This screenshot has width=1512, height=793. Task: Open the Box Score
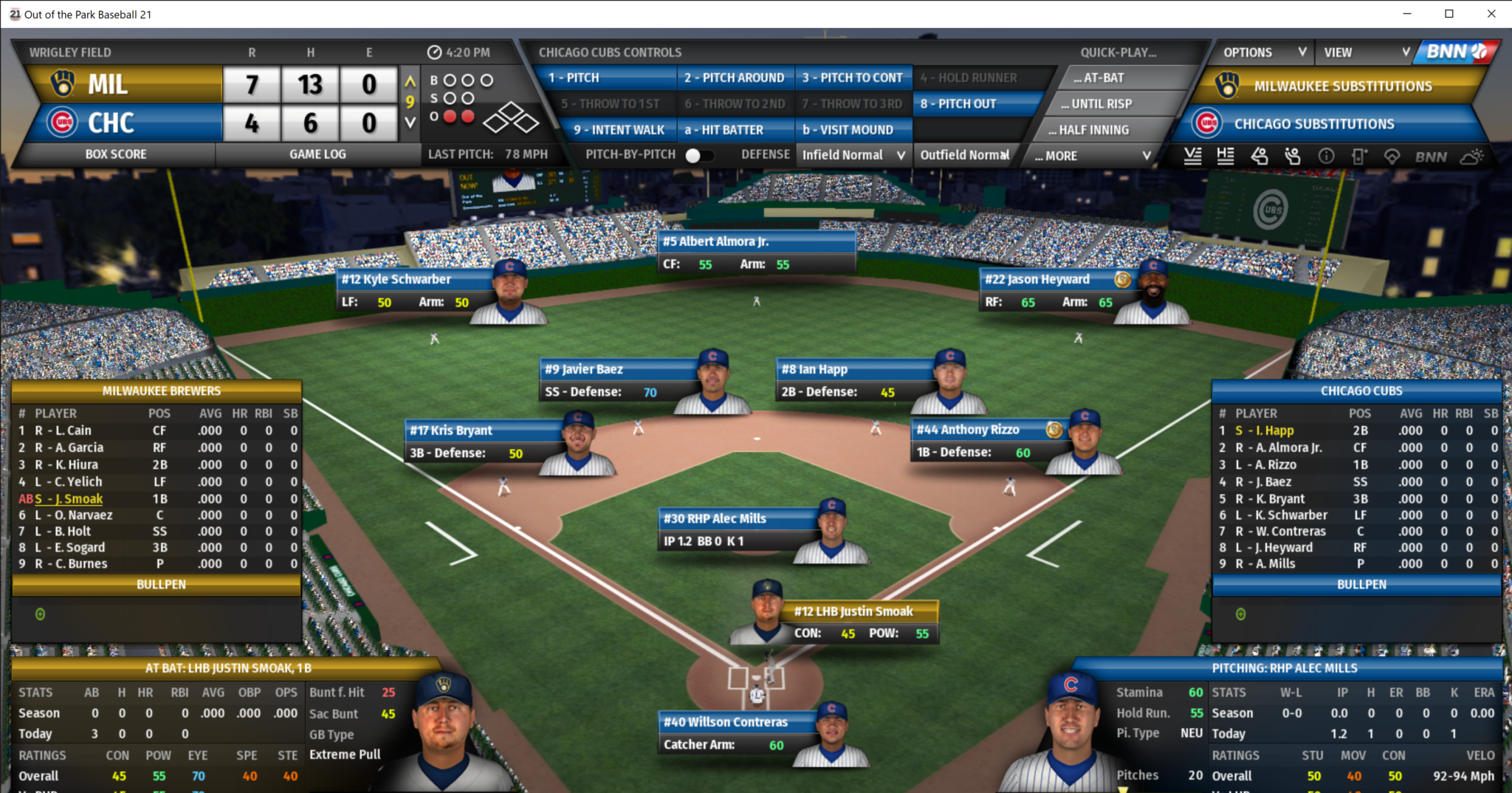(x=116, y=154)
